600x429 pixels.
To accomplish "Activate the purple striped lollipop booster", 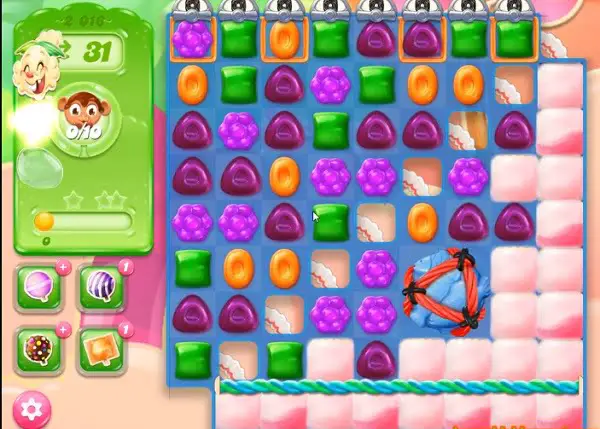I will click(x=101, y=287).
